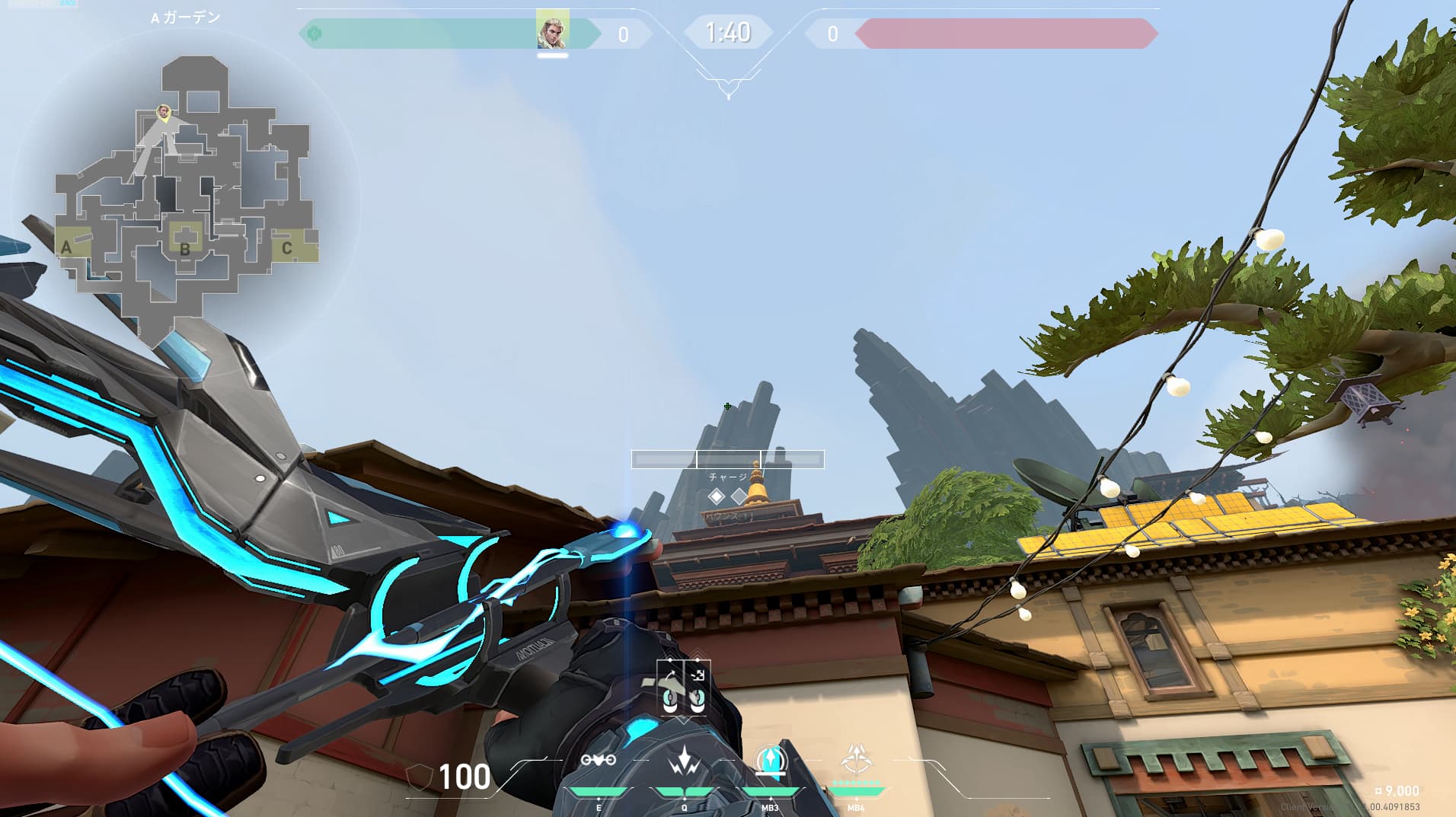The height and width of the screenshot is (817, 1456).
Task: Select the Q Shock Bolt ability icon
Action: tap(684, 761)
